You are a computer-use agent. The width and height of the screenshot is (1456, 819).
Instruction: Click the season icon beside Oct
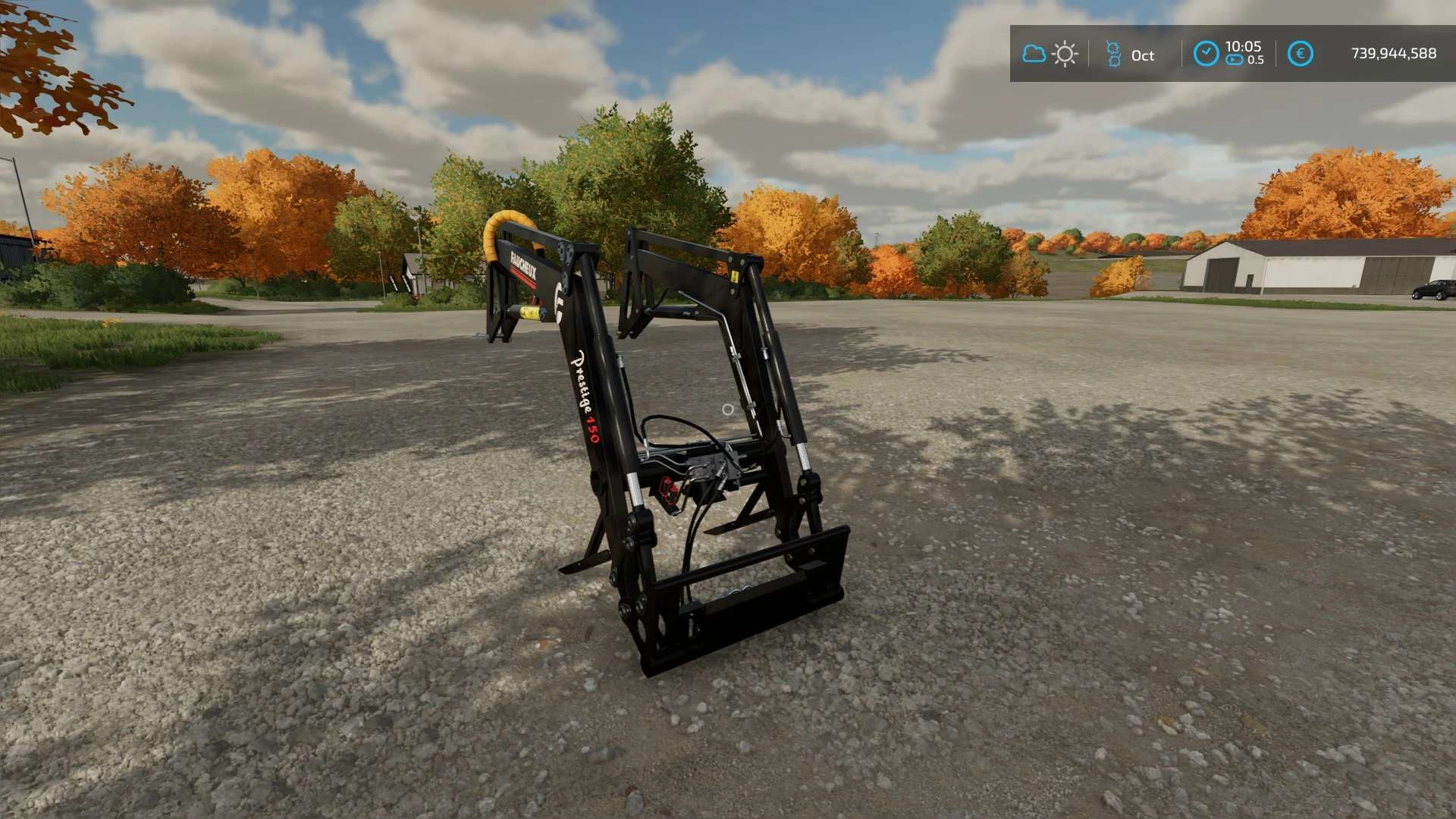(x=1113, y=55)
